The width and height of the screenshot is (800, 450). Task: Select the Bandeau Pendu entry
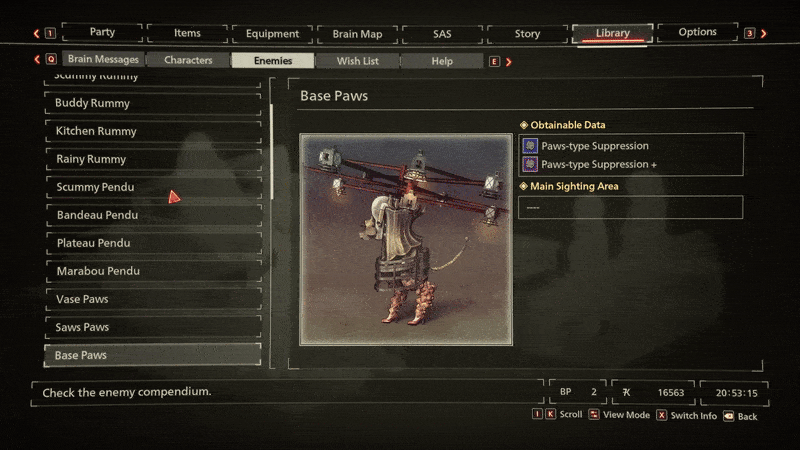pos(152,215)
